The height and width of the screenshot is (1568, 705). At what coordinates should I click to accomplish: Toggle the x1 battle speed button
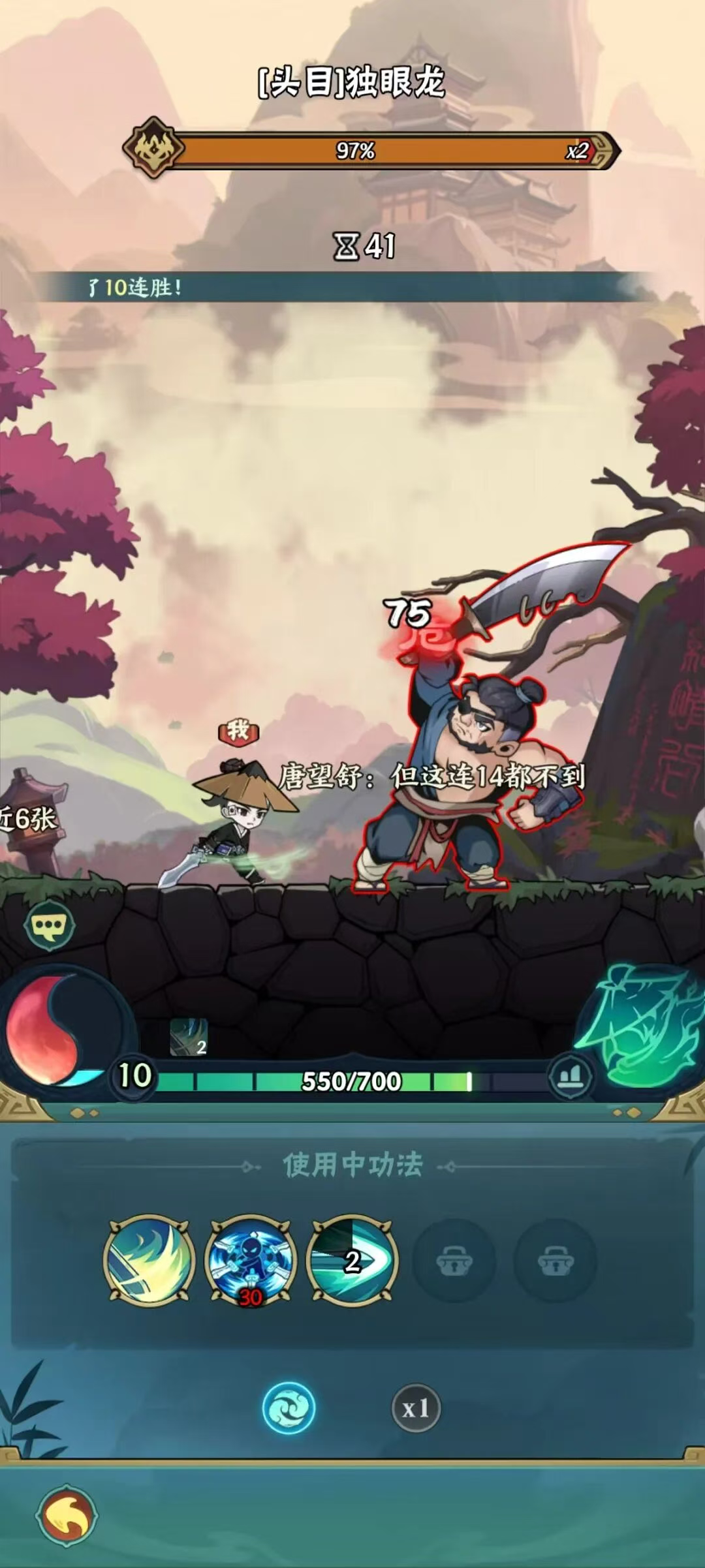pyautogui.click(x=416, y=1409)
